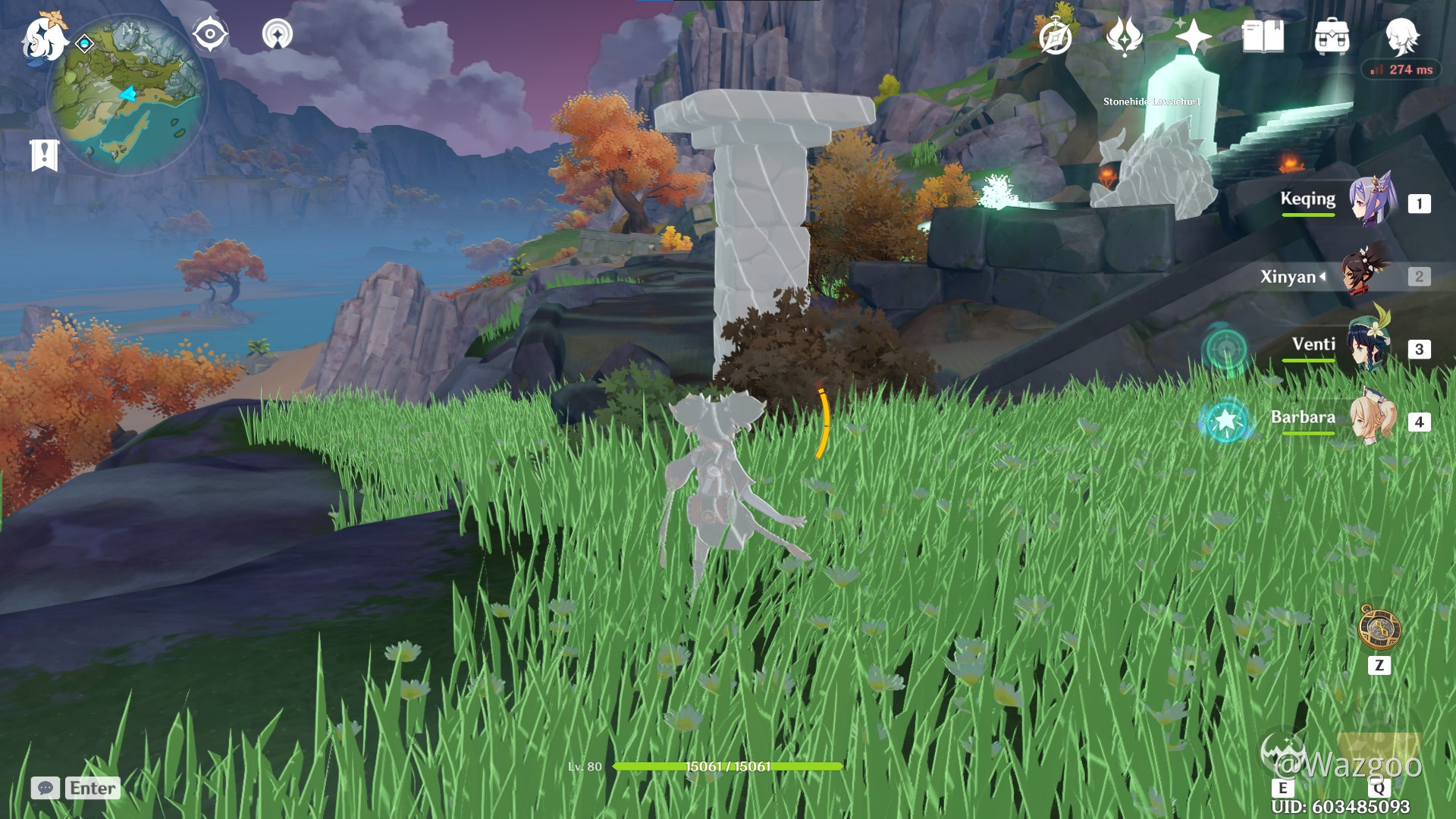Screen dimensions: 1456x819
Task: Open the quest tracker exclamation banner
Action: pyautogui.click(x=44, y=155)
